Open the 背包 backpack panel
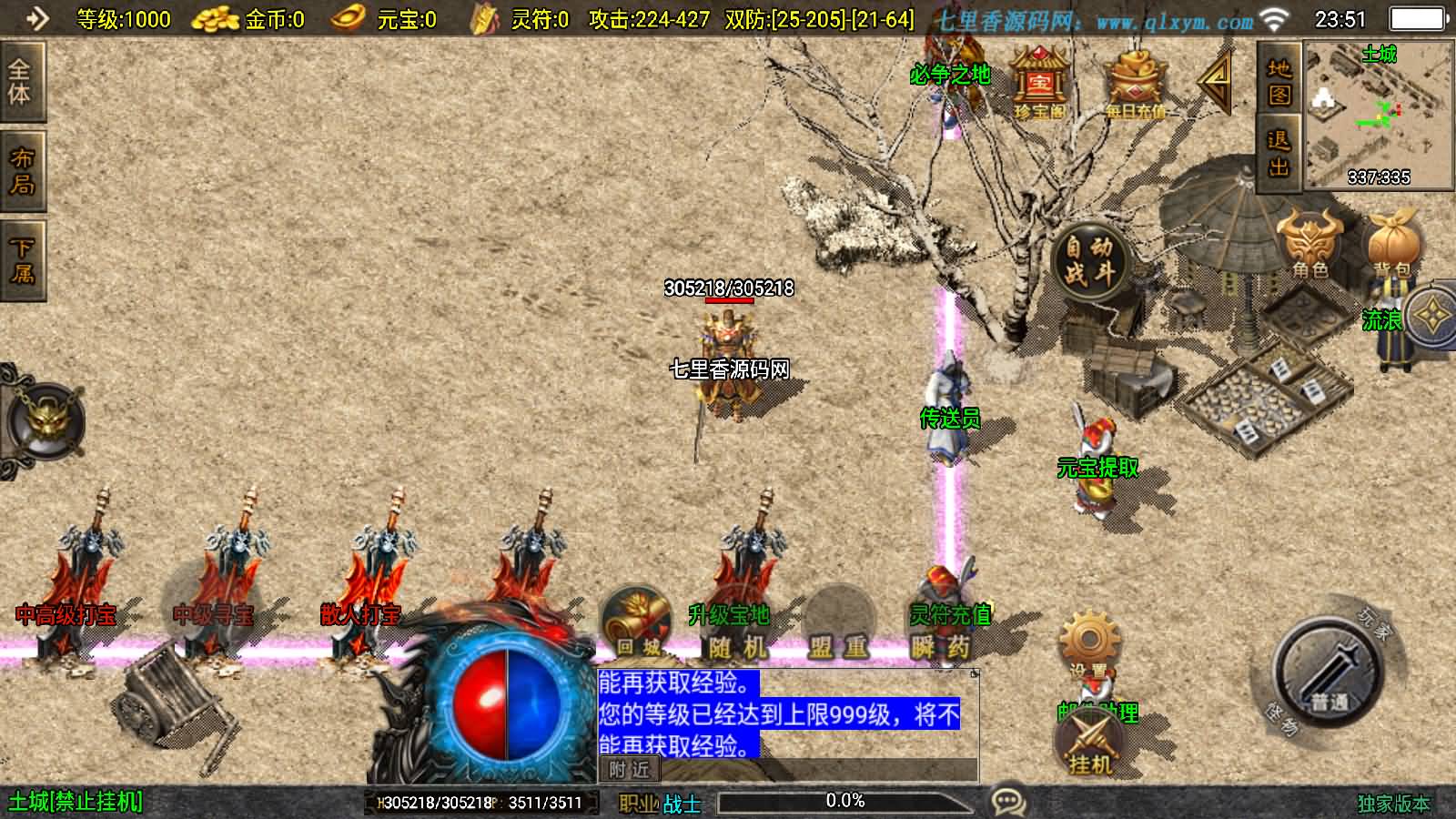1456x819 pixels. coord(1392,246)
